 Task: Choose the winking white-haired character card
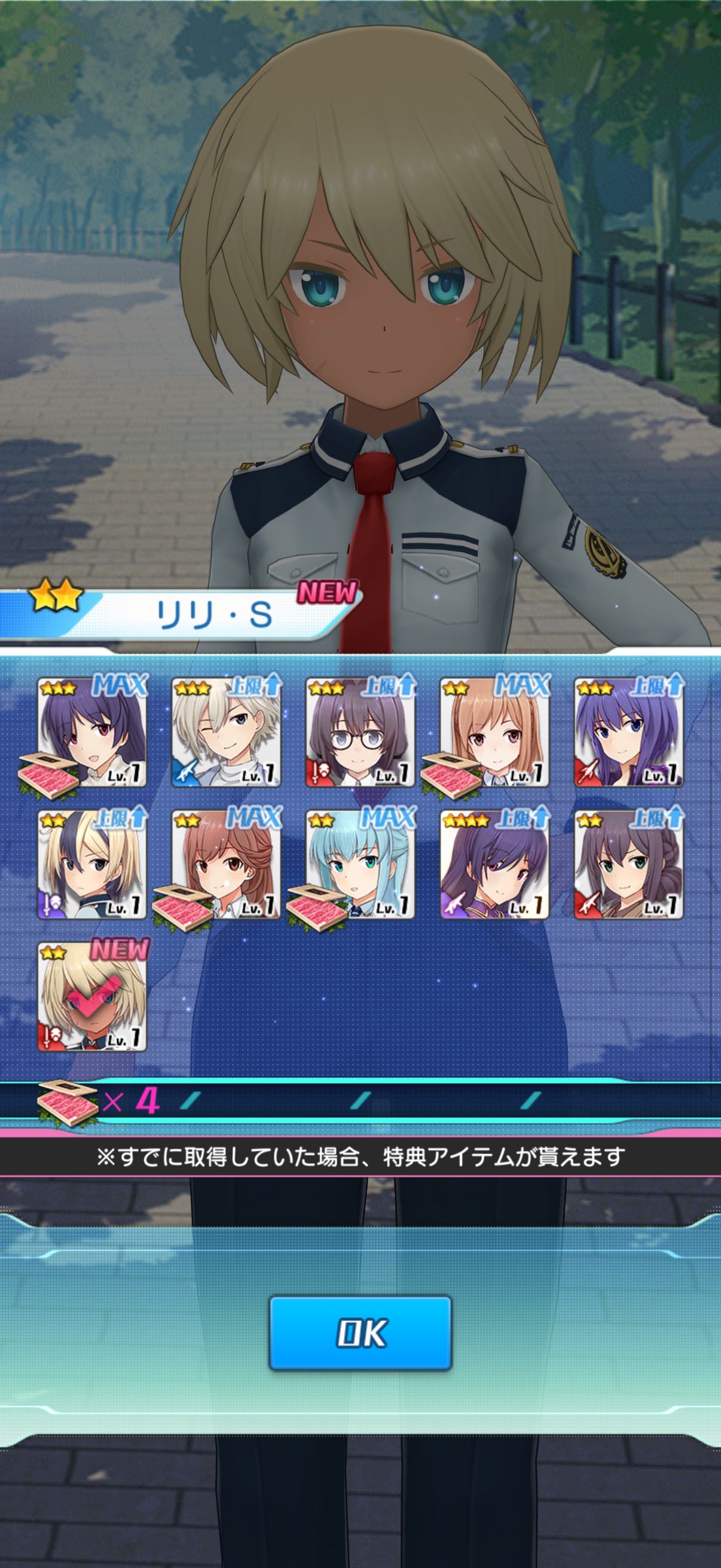click(x=226, y=732)
